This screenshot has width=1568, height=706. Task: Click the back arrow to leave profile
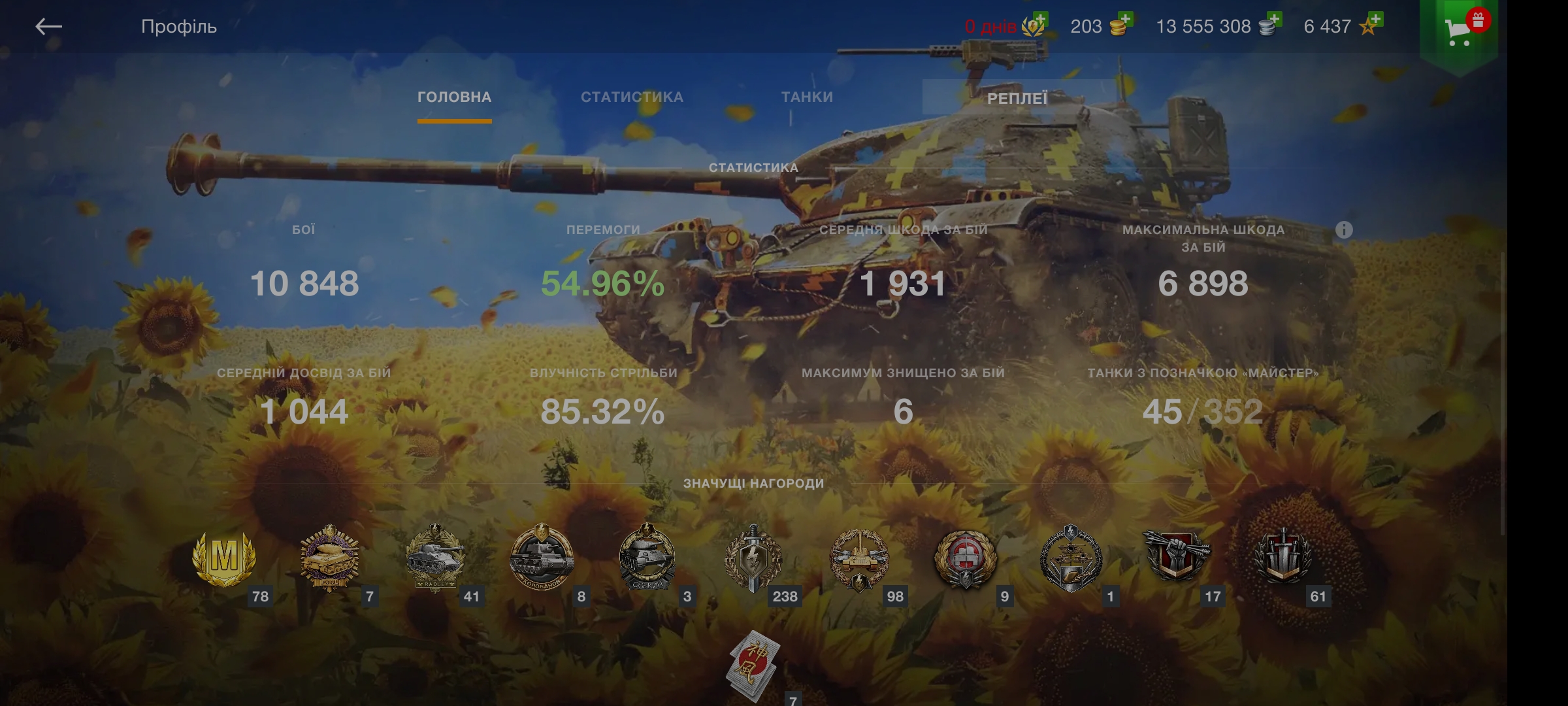coord(47,26)
